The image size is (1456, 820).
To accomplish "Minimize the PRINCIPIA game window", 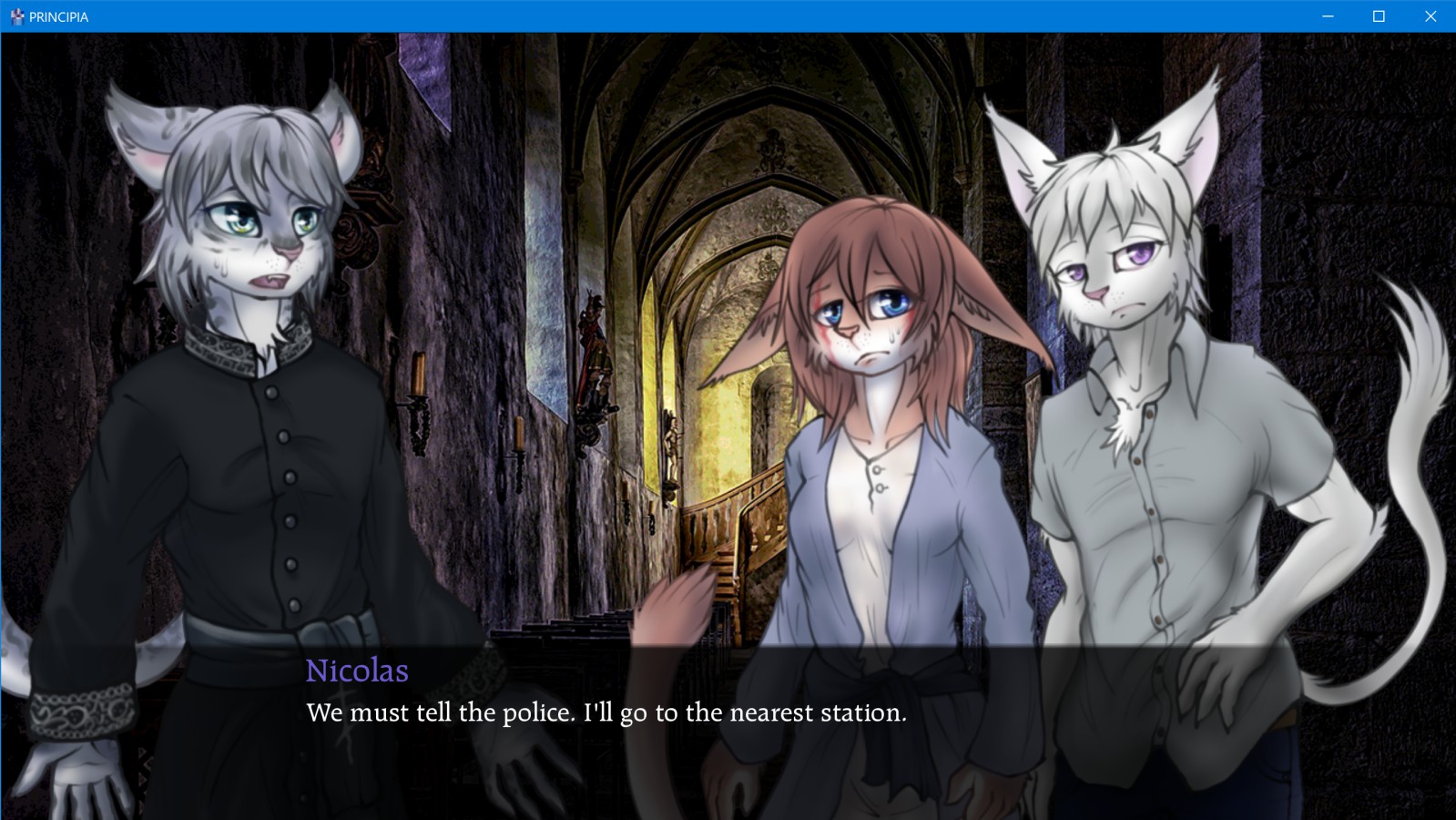I will (x=1328, y=16).
